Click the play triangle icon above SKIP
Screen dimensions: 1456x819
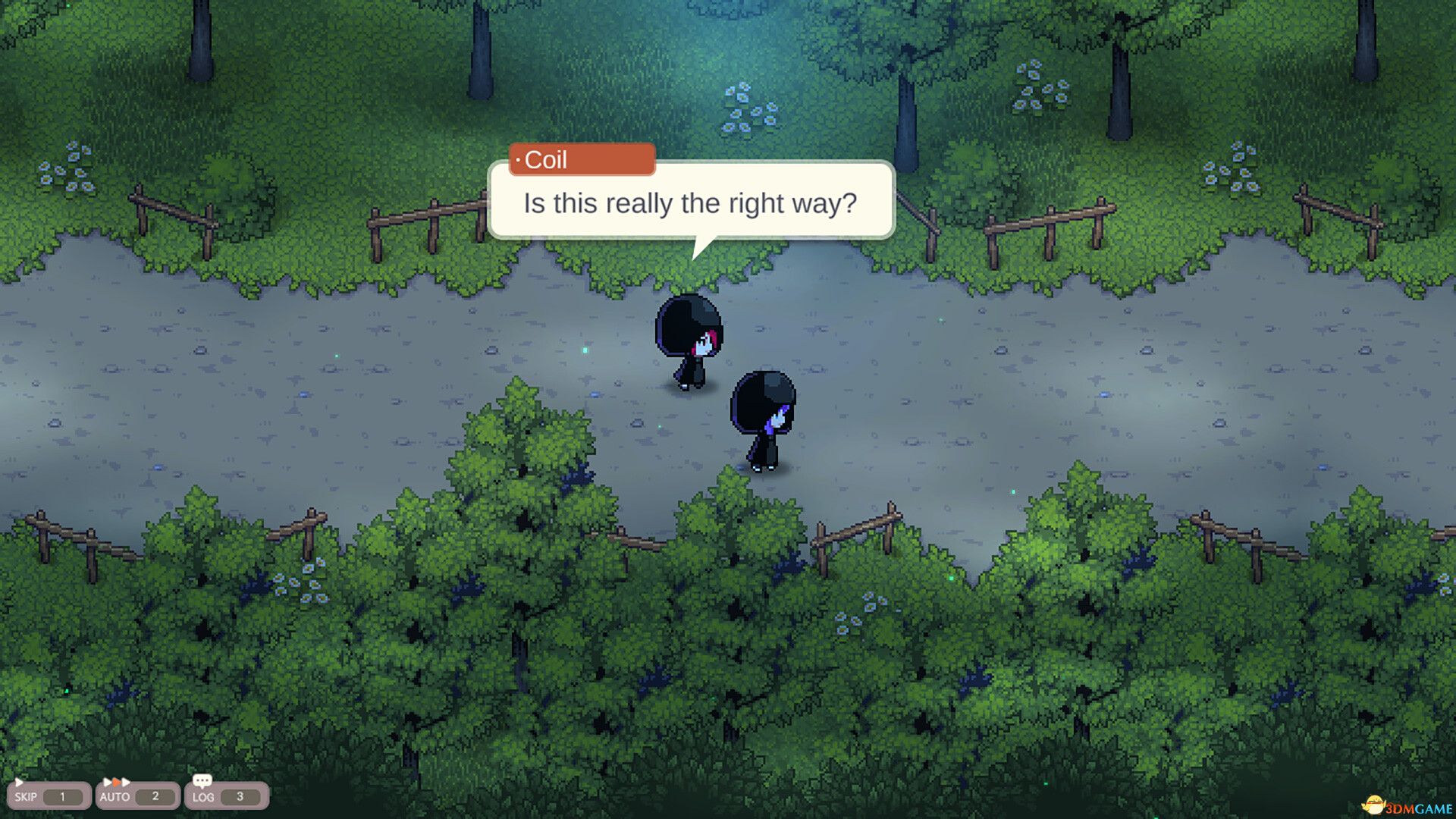(x=18, y=782)
